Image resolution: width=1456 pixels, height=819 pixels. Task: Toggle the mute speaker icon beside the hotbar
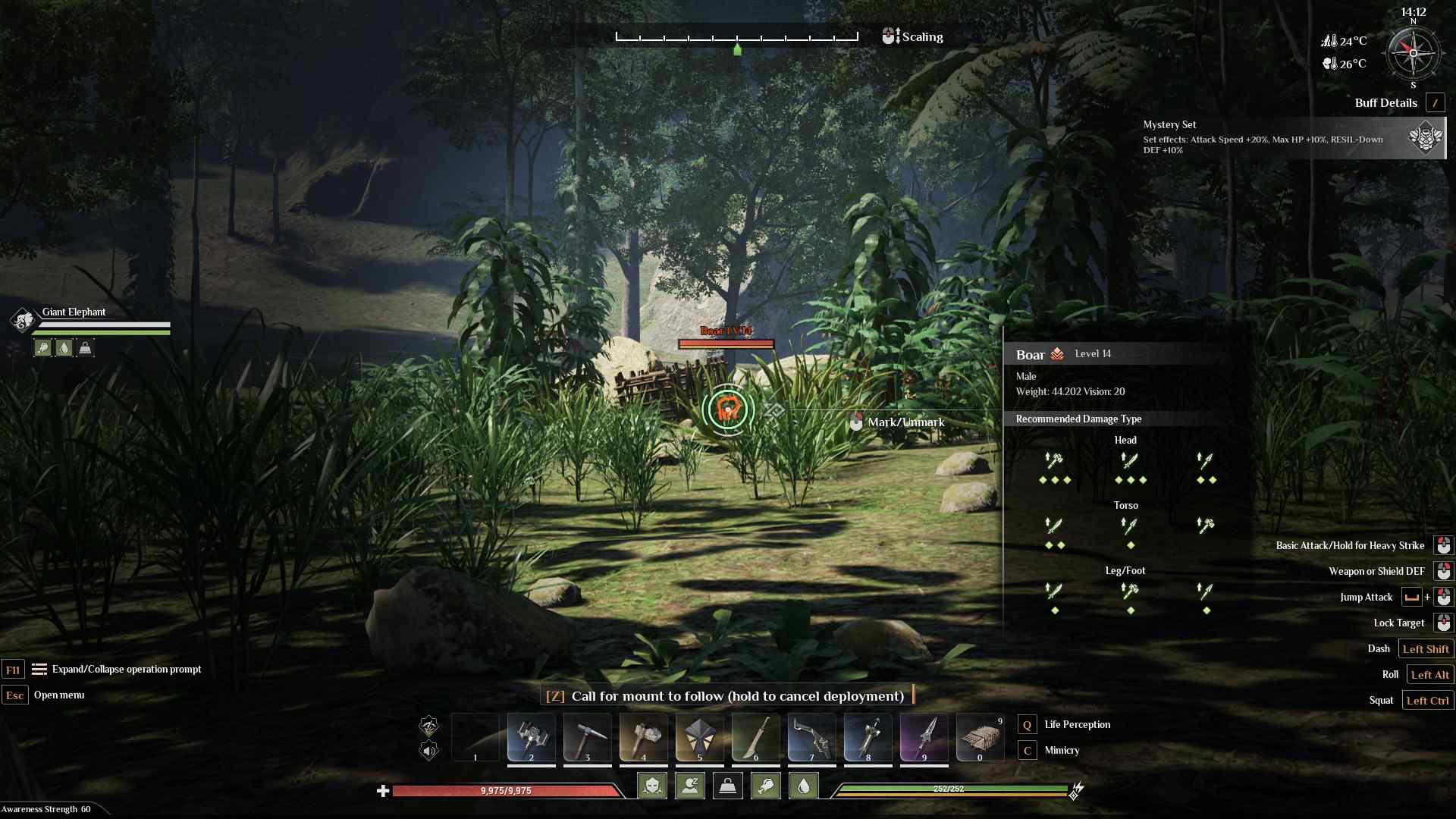click(x=429, y=752)
